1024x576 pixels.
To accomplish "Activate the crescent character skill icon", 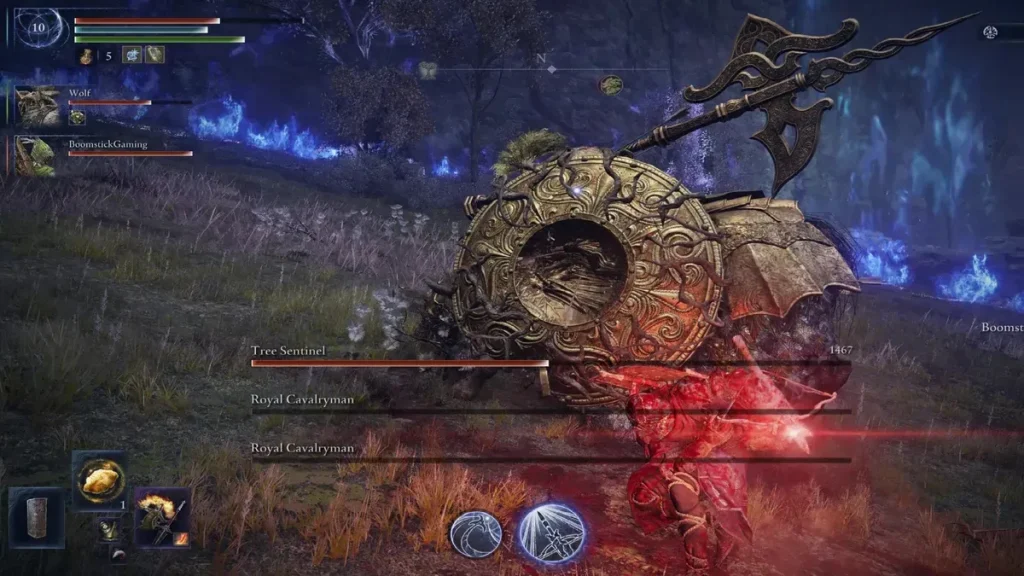I will pyautogui.click(x=476, y=533).
